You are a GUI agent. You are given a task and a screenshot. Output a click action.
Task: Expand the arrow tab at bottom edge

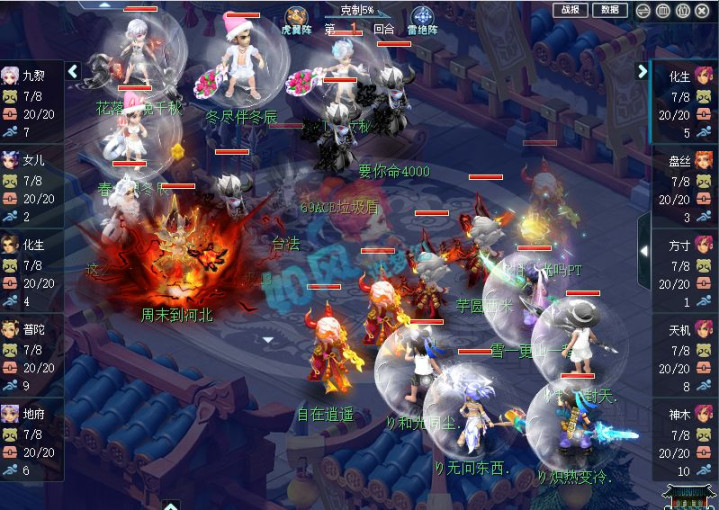coord(170,504)
